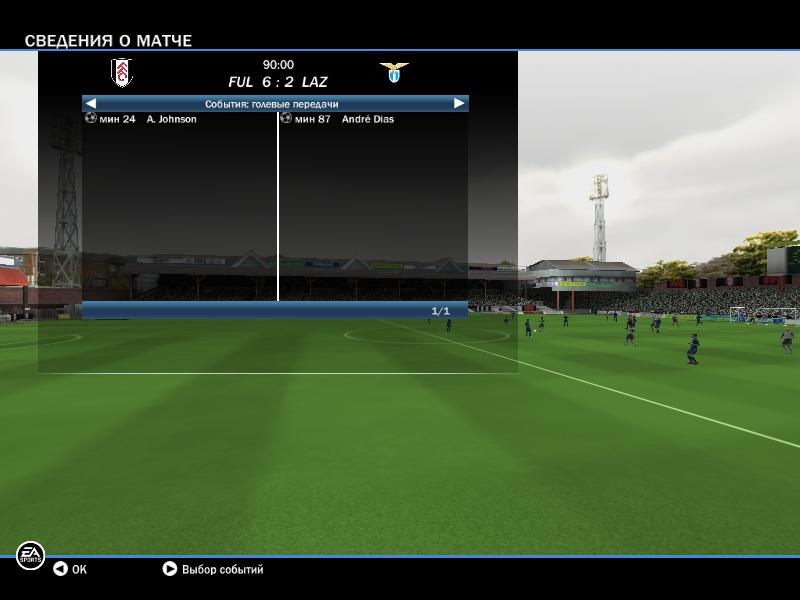
Task: Show next event category with right arrow
Action: (459, 103)
